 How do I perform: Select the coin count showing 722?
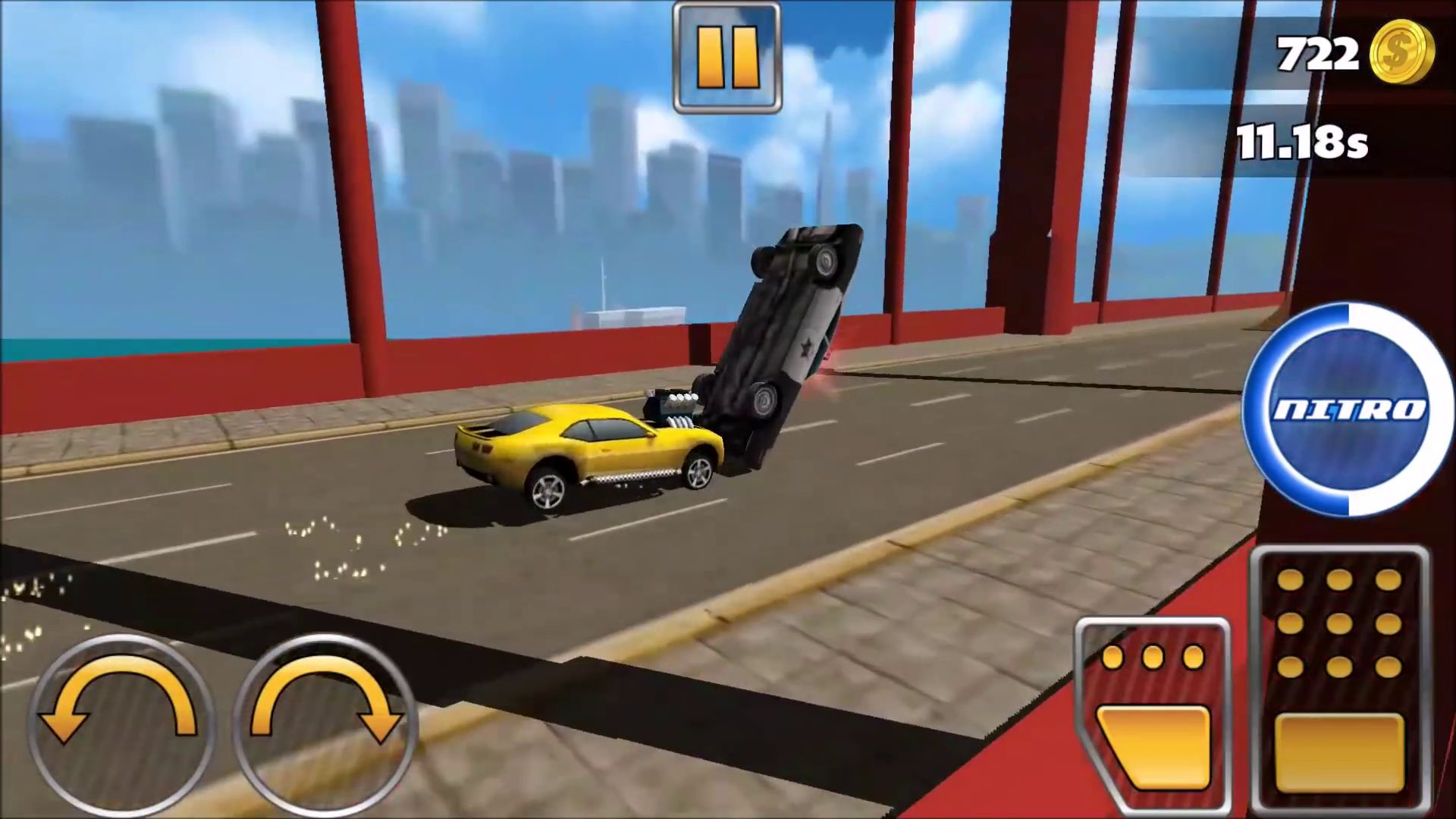tap(1316, 53)
